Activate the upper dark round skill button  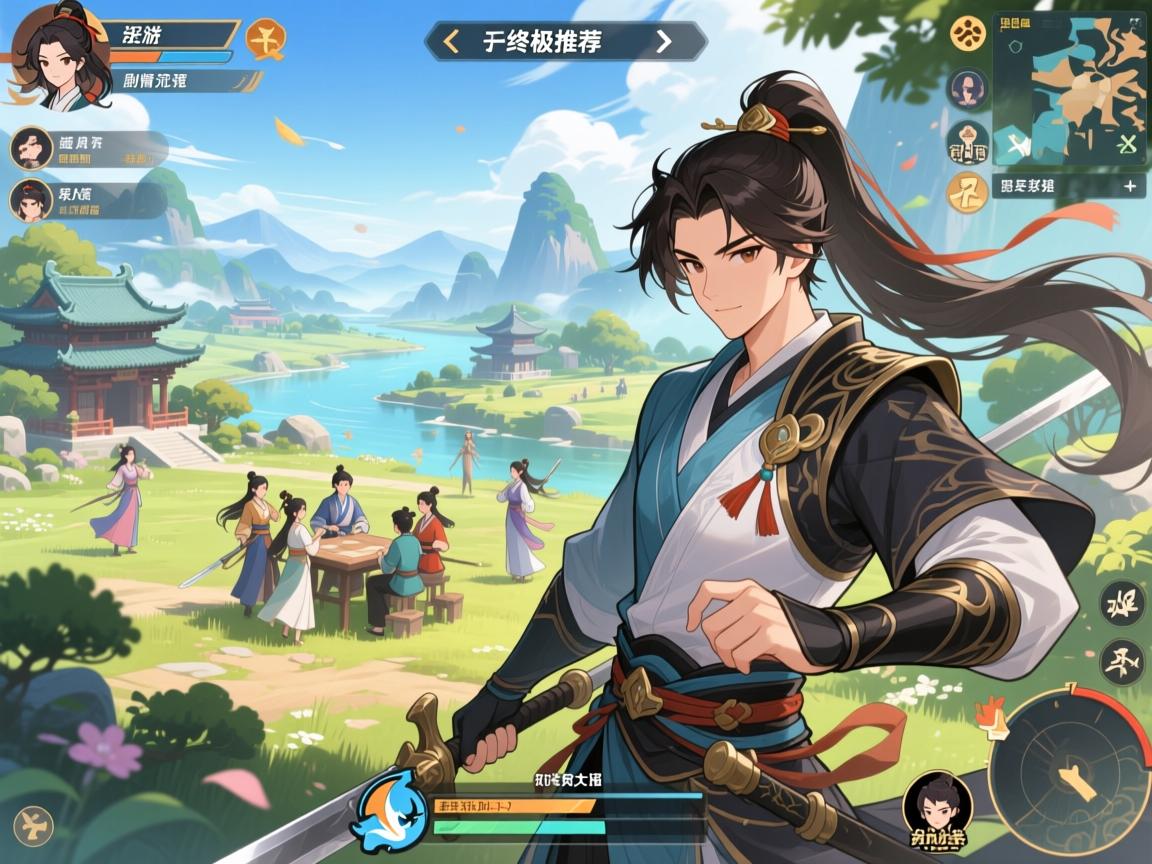[1121, 604]
